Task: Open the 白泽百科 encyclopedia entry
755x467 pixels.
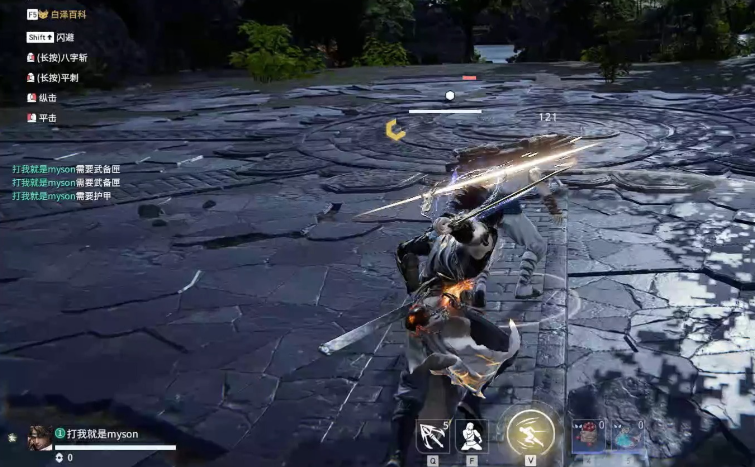Action: pos(62,15)
